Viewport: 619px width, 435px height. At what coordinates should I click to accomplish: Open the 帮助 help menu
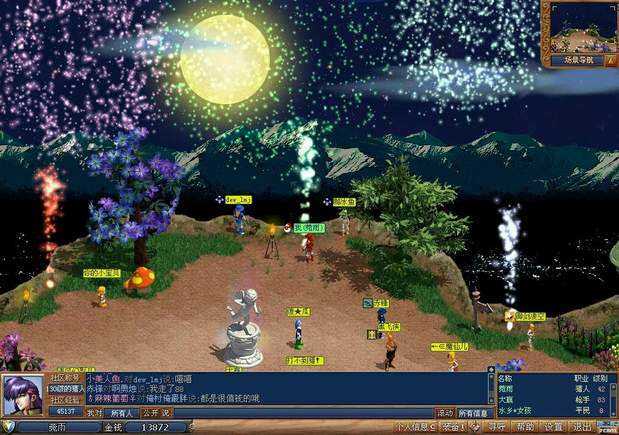pyautogui.click(x=526, y=427)
